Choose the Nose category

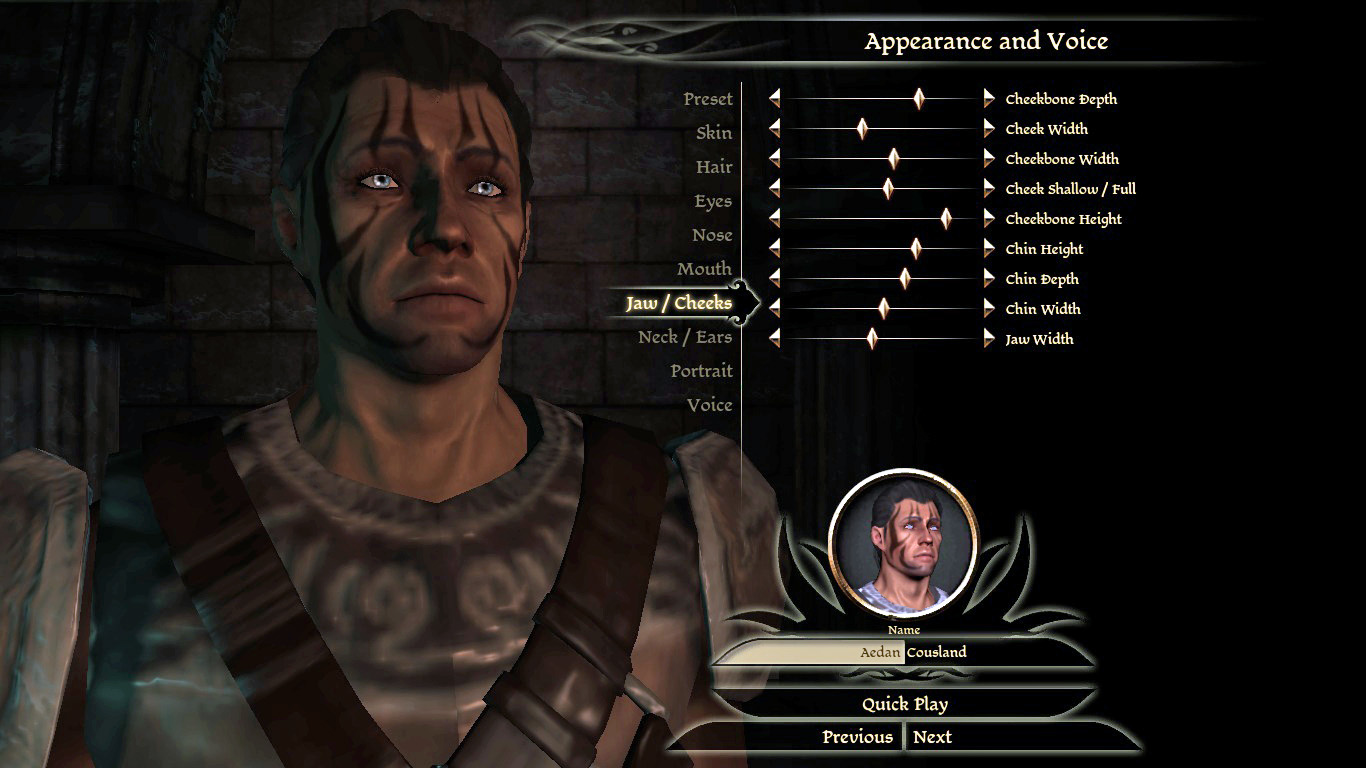coord(712,235)
